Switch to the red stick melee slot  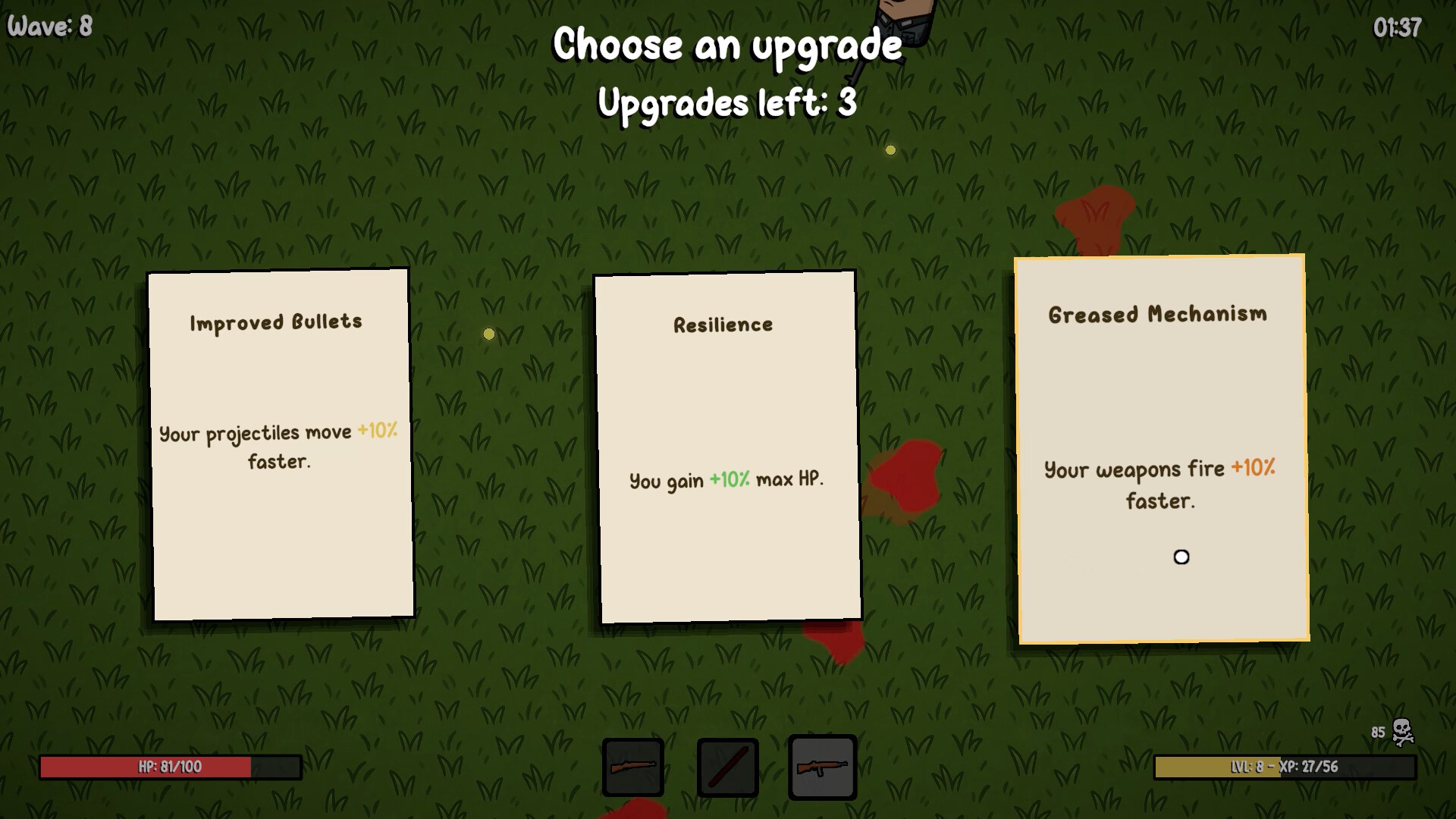(x=727, y=767)
